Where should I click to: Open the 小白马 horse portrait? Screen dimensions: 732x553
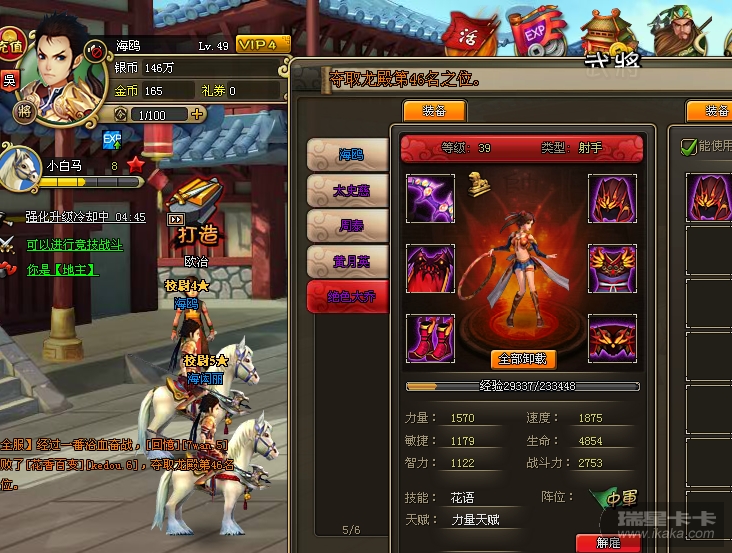(22, 168)
